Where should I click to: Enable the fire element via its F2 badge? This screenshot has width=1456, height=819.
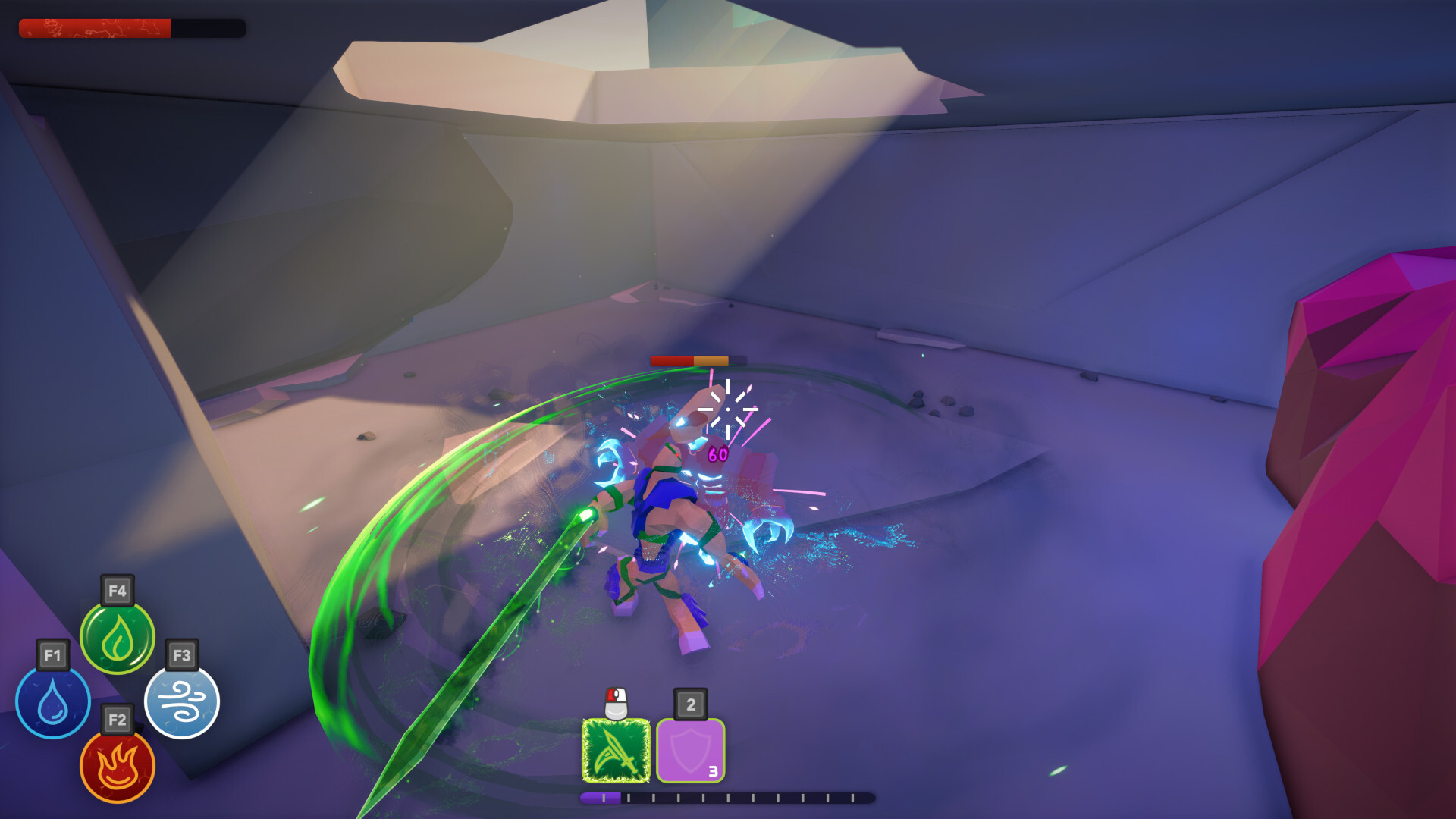(x=118, y=719)
